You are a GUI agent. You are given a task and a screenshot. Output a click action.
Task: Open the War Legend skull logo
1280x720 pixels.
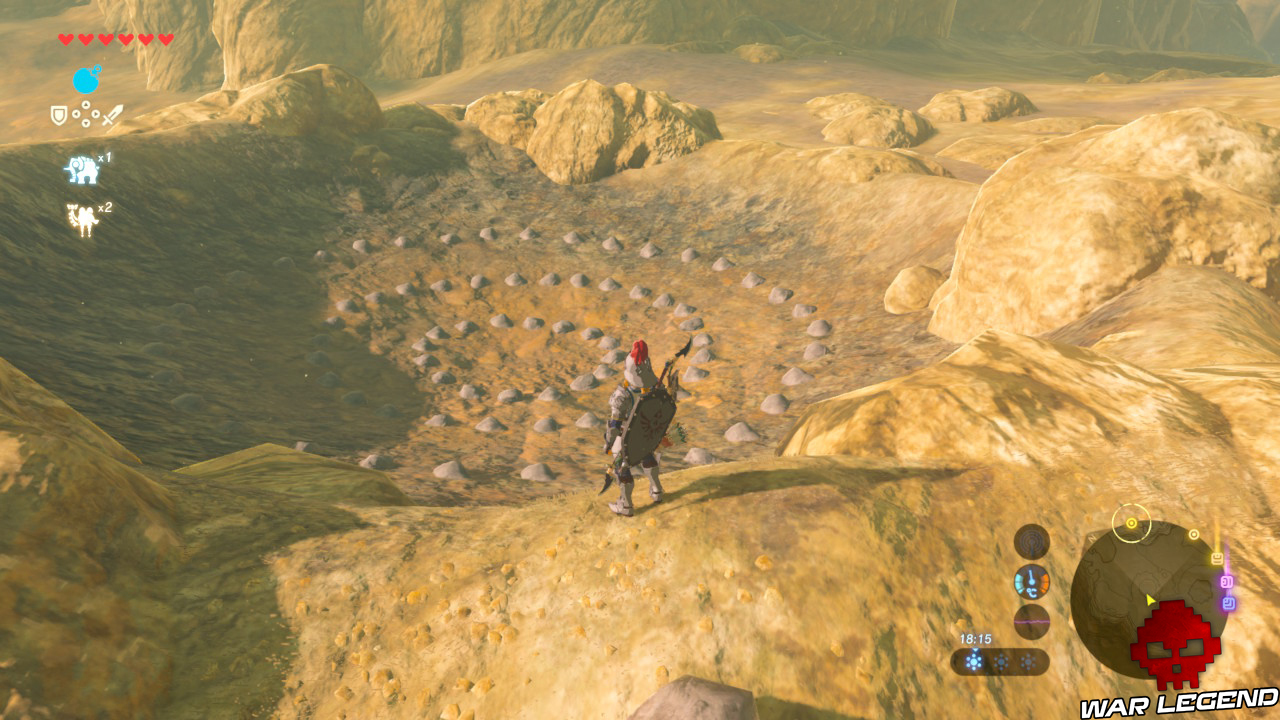[1176, 647]
